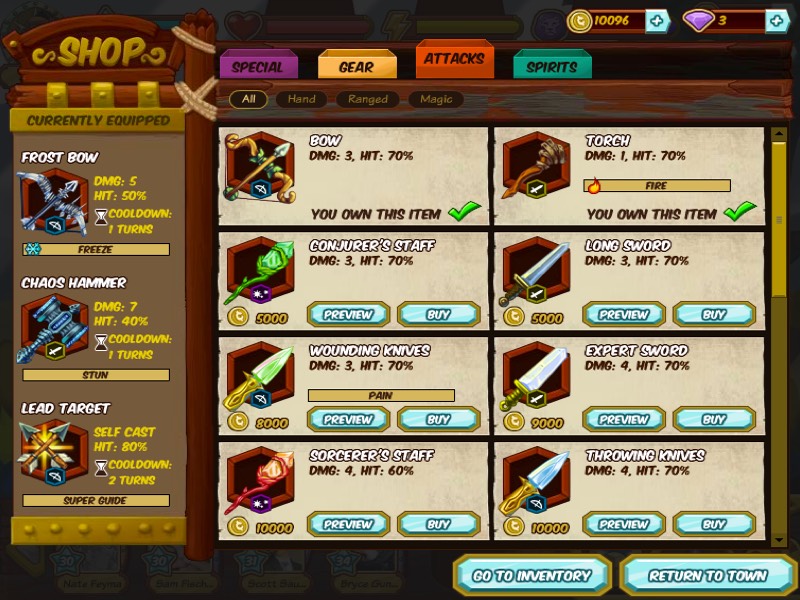Preview the Long Sword
Screen dimensions: 800x600
[624, 314]
